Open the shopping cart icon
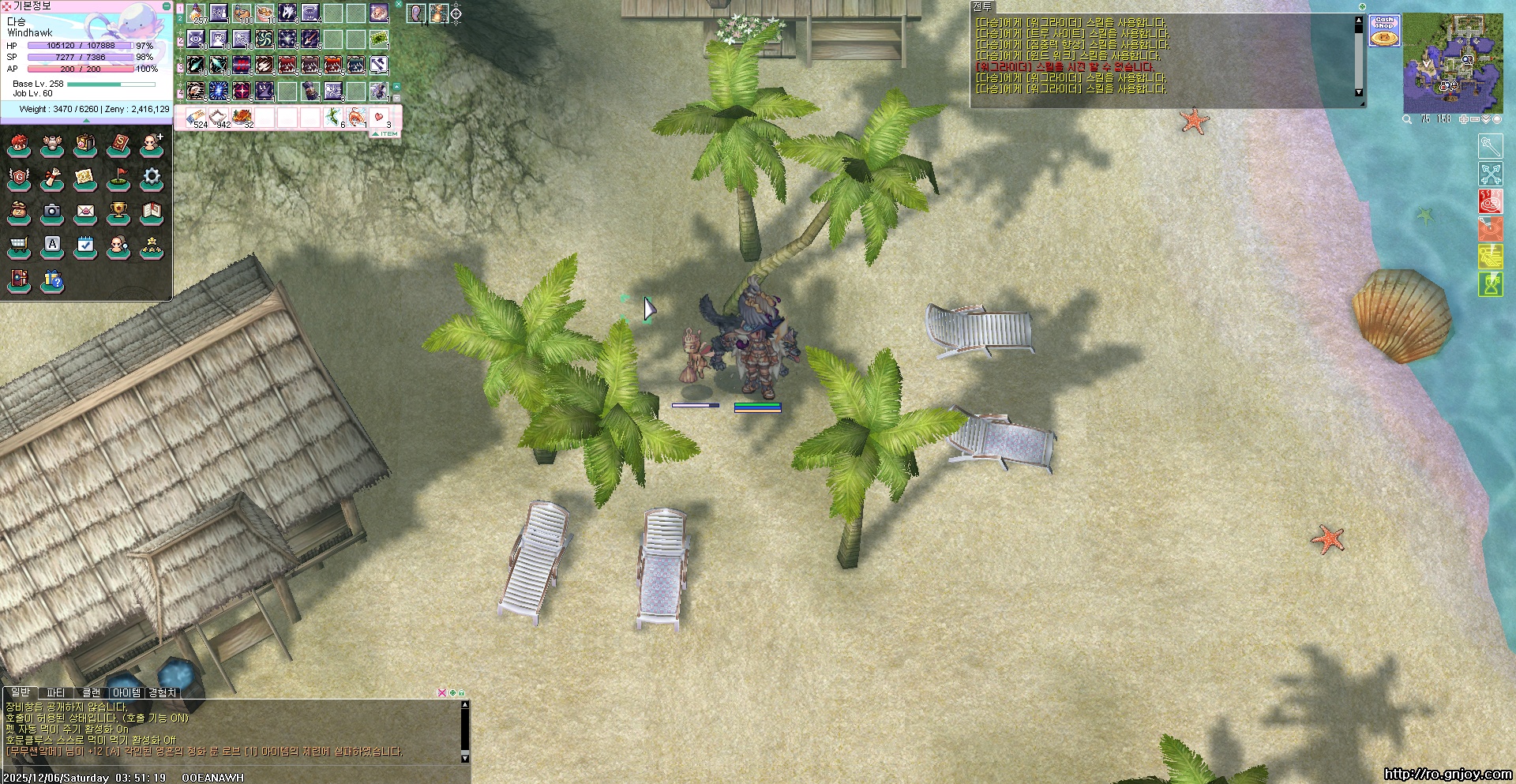The height and width of the screenshot is (784, 1516). point(19,246)
